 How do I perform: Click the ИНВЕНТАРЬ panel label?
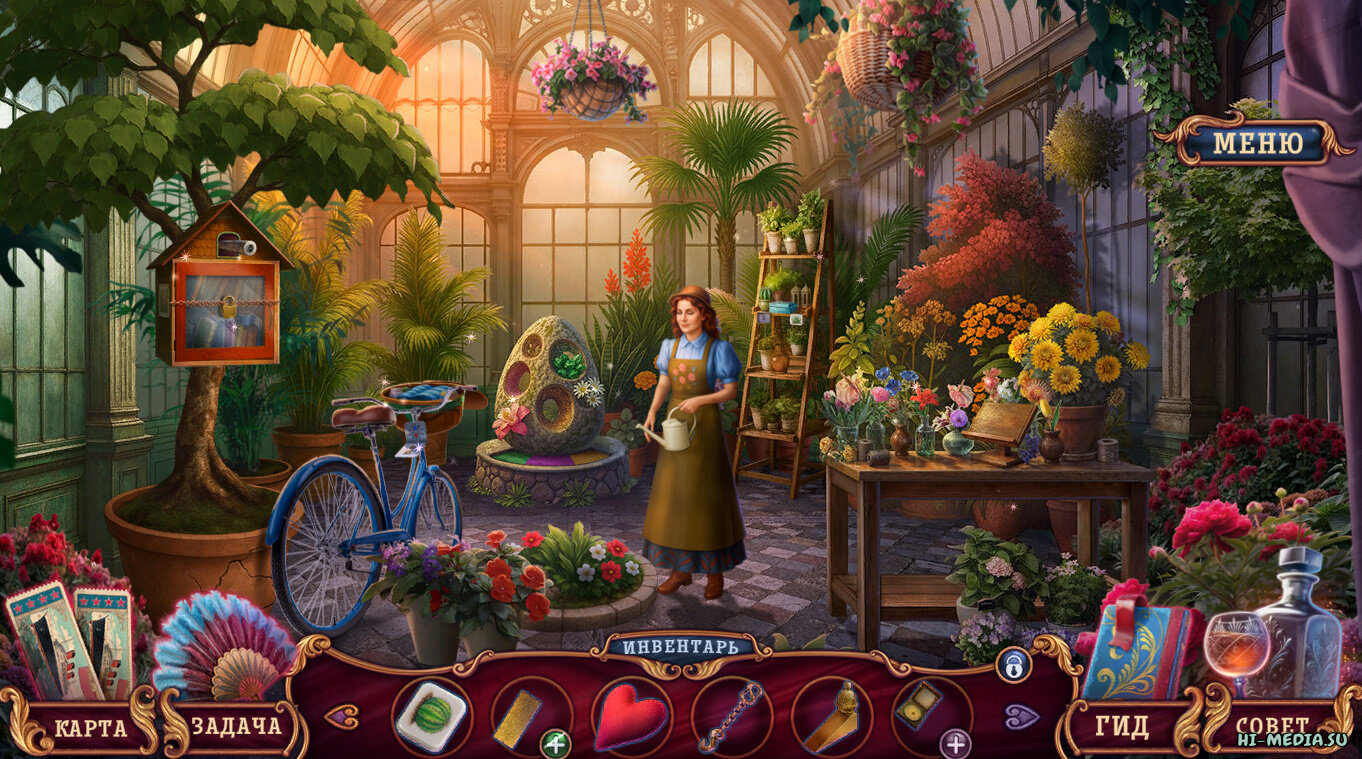click(x=680, y=645)
